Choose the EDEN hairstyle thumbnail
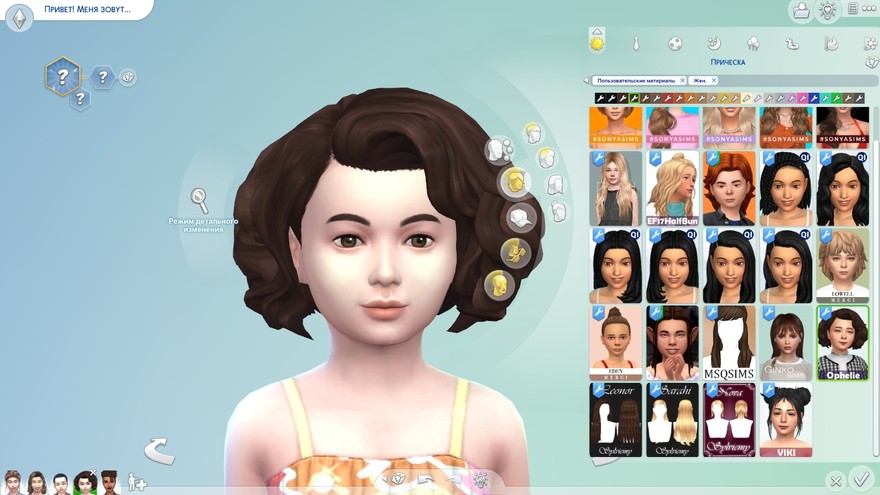The height and width of the screenshot is (495, 880). pyautogui.click(x=615, y=342)
